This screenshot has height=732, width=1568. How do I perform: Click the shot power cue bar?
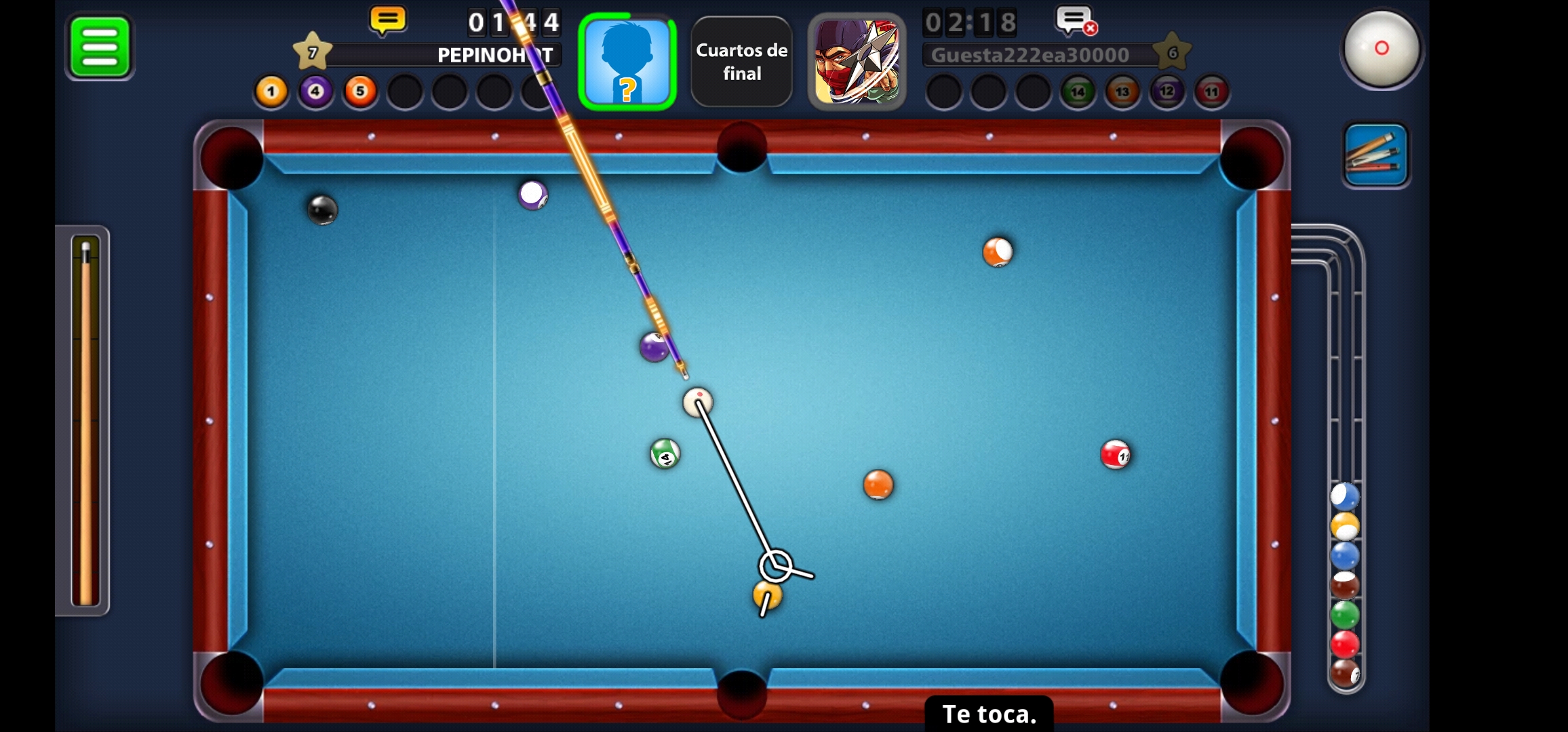pos(85,420)
